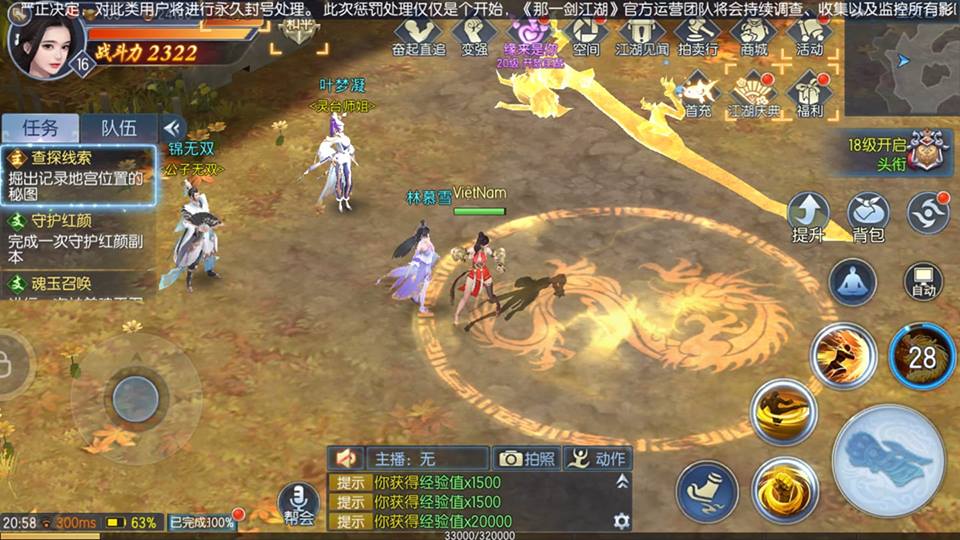Click the 拍照 camera button
This screenshot has height=540, width=960.
click(526, 458)
